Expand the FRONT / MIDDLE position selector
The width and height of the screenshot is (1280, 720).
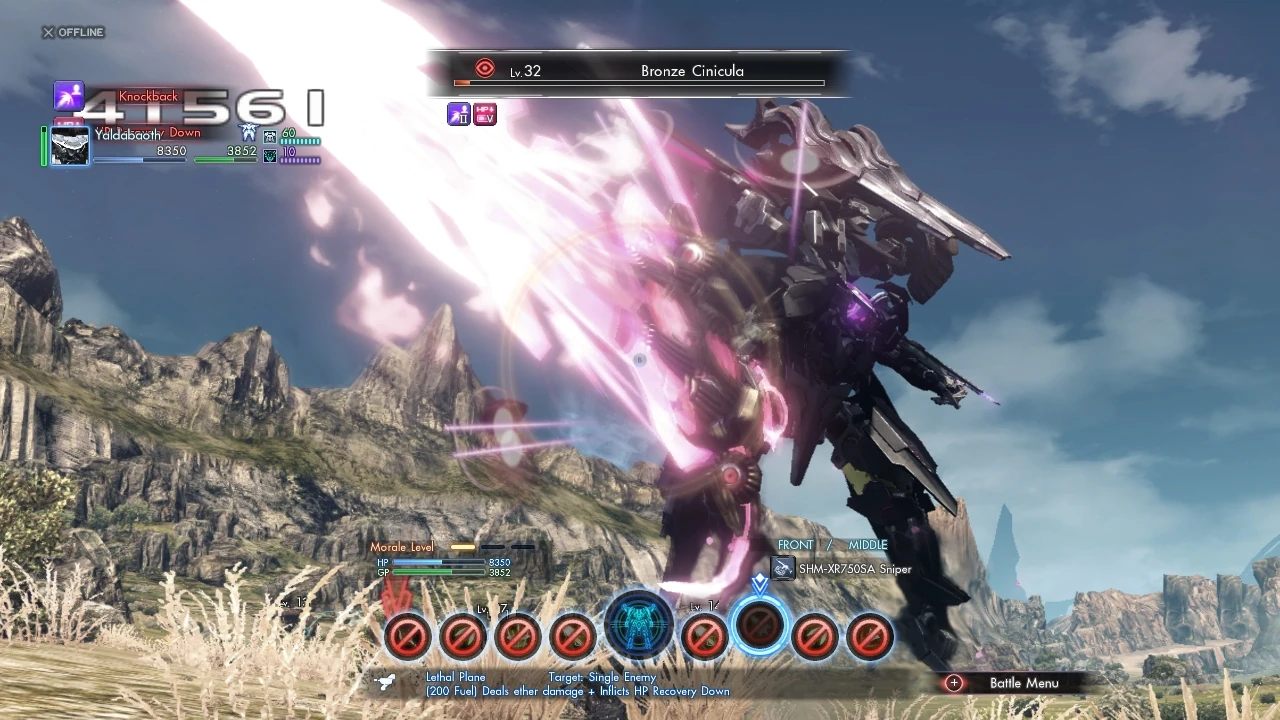(x=832, y=545)
